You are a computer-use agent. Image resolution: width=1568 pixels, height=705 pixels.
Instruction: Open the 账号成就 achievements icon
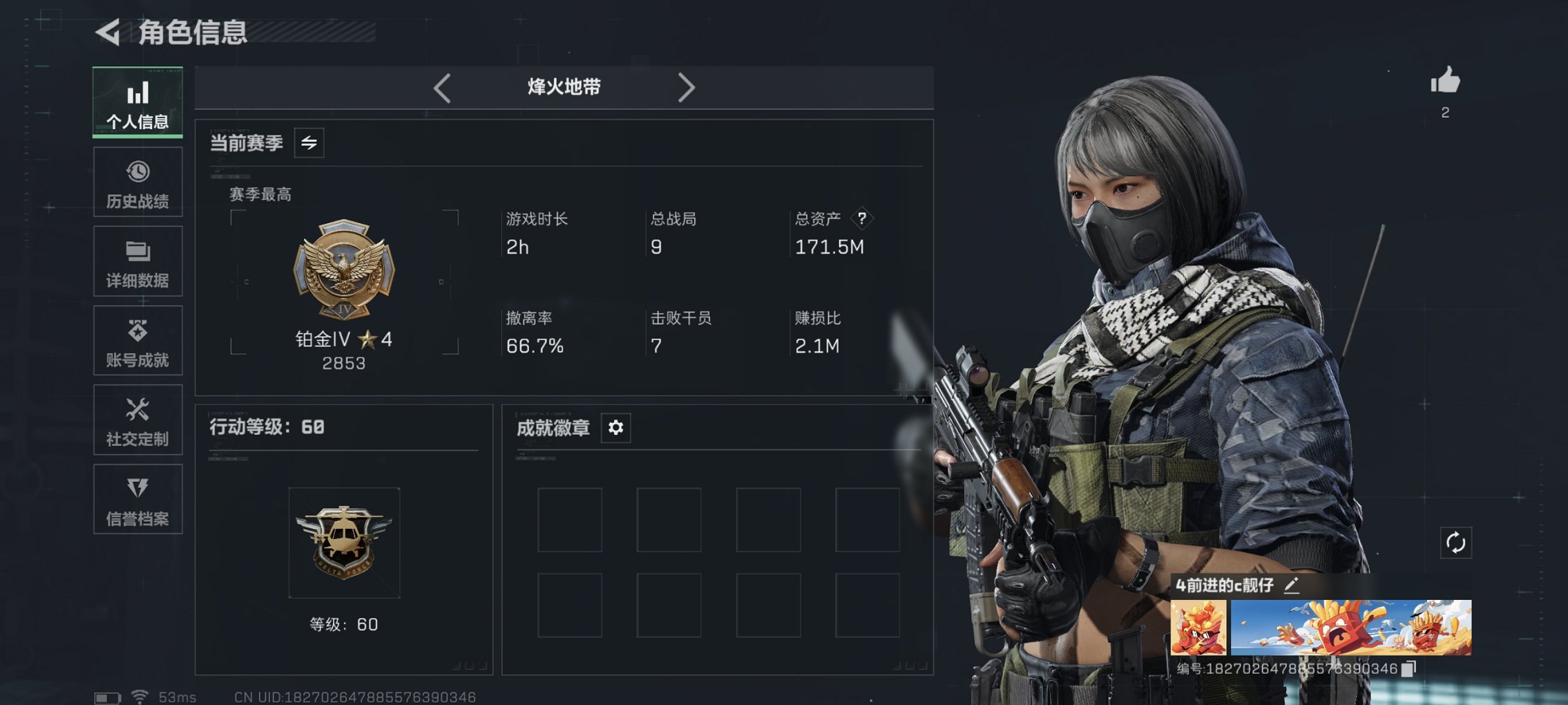(137, 340)
